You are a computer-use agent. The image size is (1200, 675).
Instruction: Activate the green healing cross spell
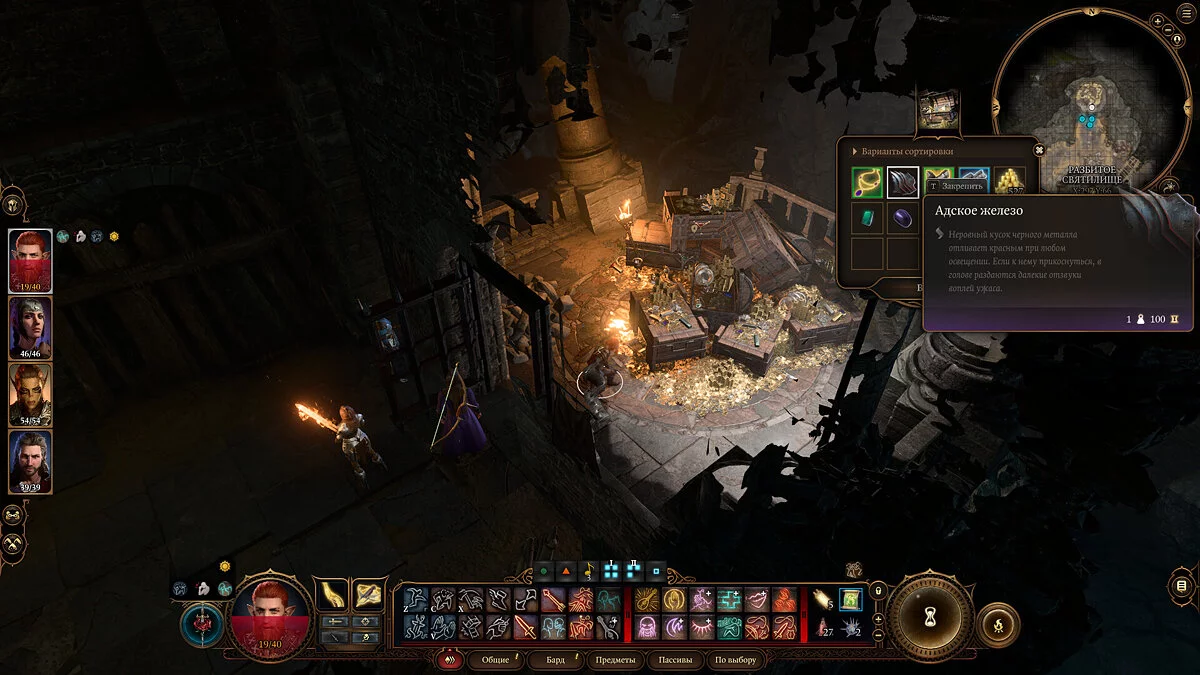(729, 599)
